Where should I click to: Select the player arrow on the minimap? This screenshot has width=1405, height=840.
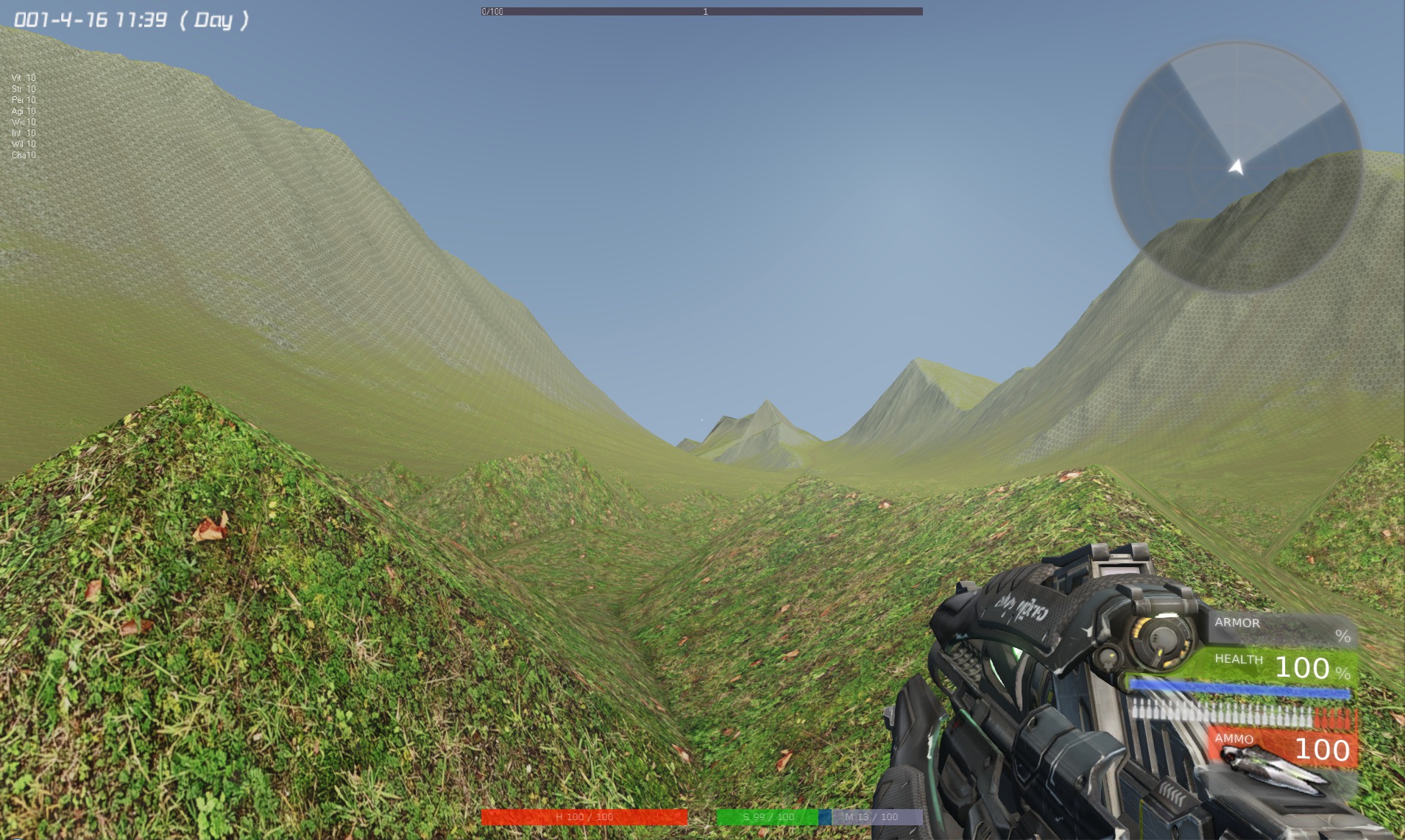click(1235, 168)
